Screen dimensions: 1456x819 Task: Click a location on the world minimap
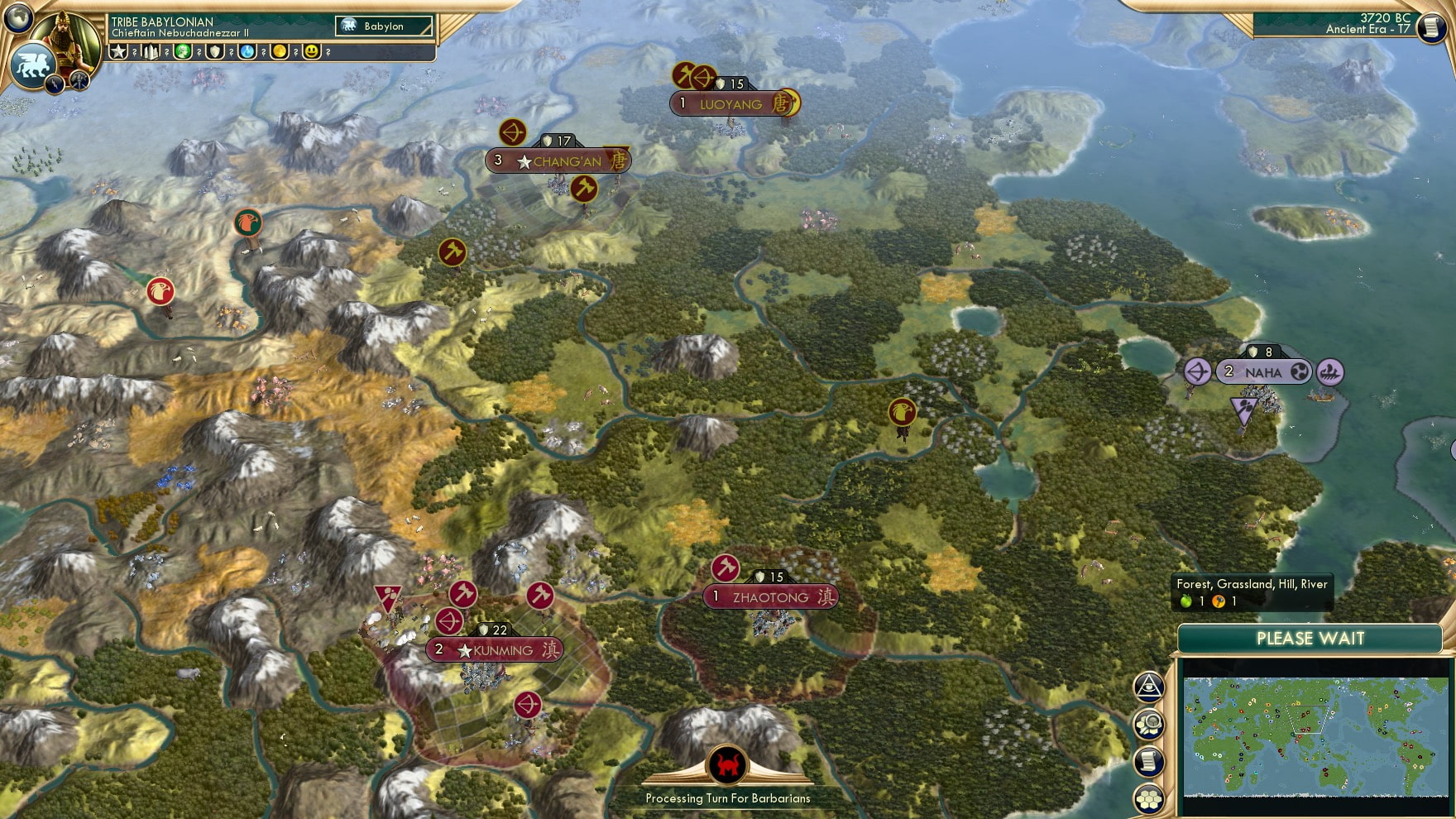coord(1315,736)
